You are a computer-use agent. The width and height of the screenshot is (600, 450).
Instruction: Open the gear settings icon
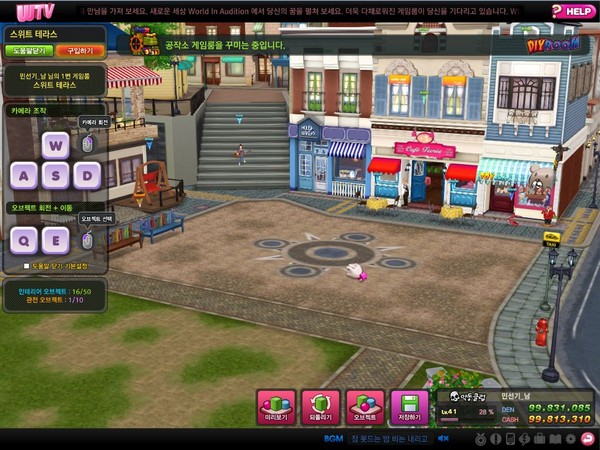(569, 438)
